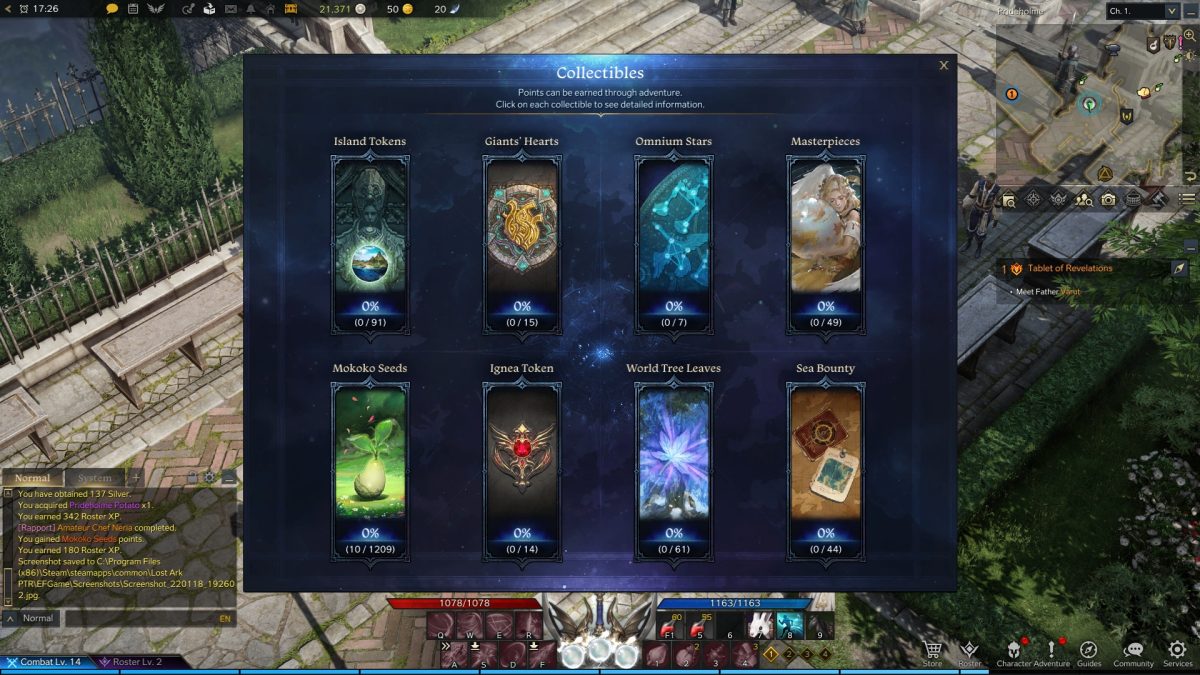The height and width of the screenshot is (675, 1200).
Task: Open the Services gear menu
Action: tap(1177, 652)
